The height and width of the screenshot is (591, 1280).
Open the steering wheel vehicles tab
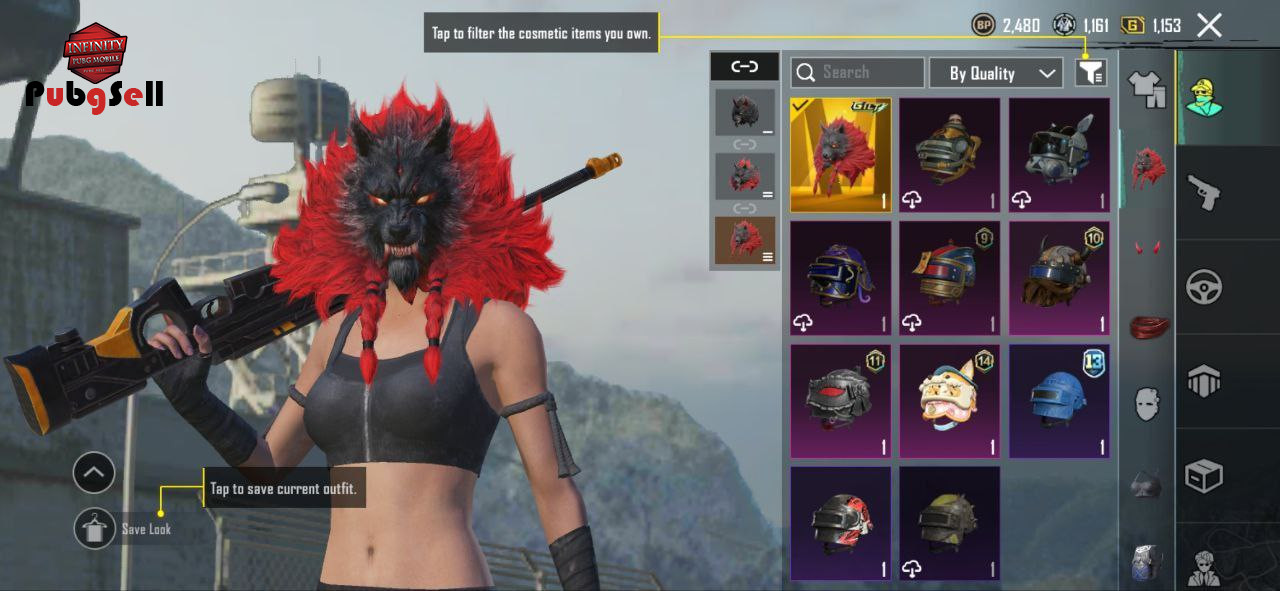[1203, 287]
